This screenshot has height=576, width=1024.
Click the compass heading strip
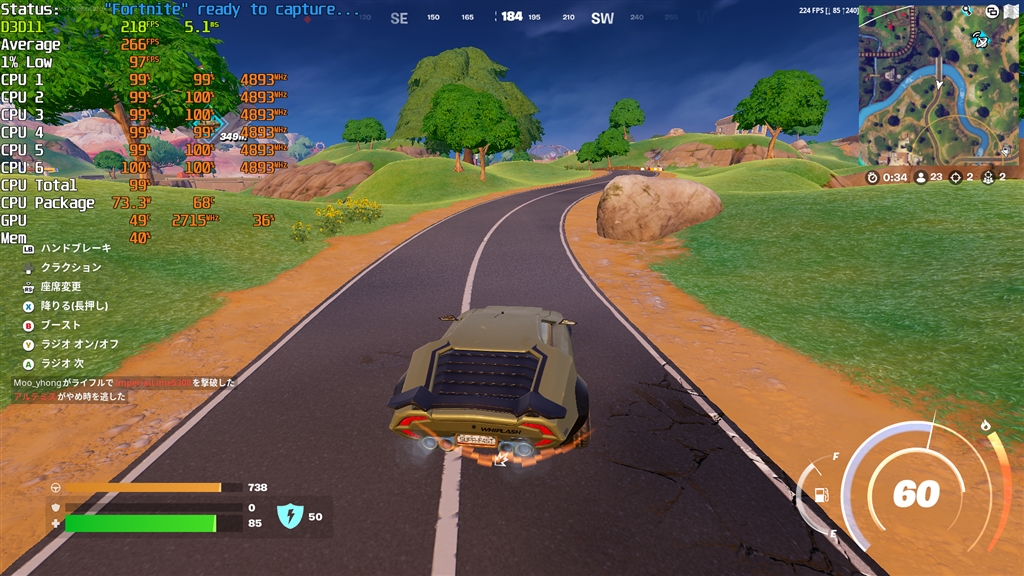tap(512, 17)
